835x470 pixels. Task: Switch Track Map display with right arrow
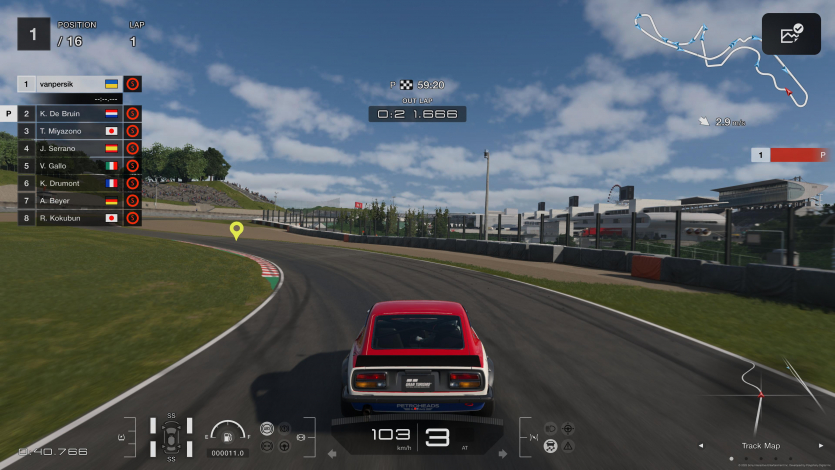[820, 446]
